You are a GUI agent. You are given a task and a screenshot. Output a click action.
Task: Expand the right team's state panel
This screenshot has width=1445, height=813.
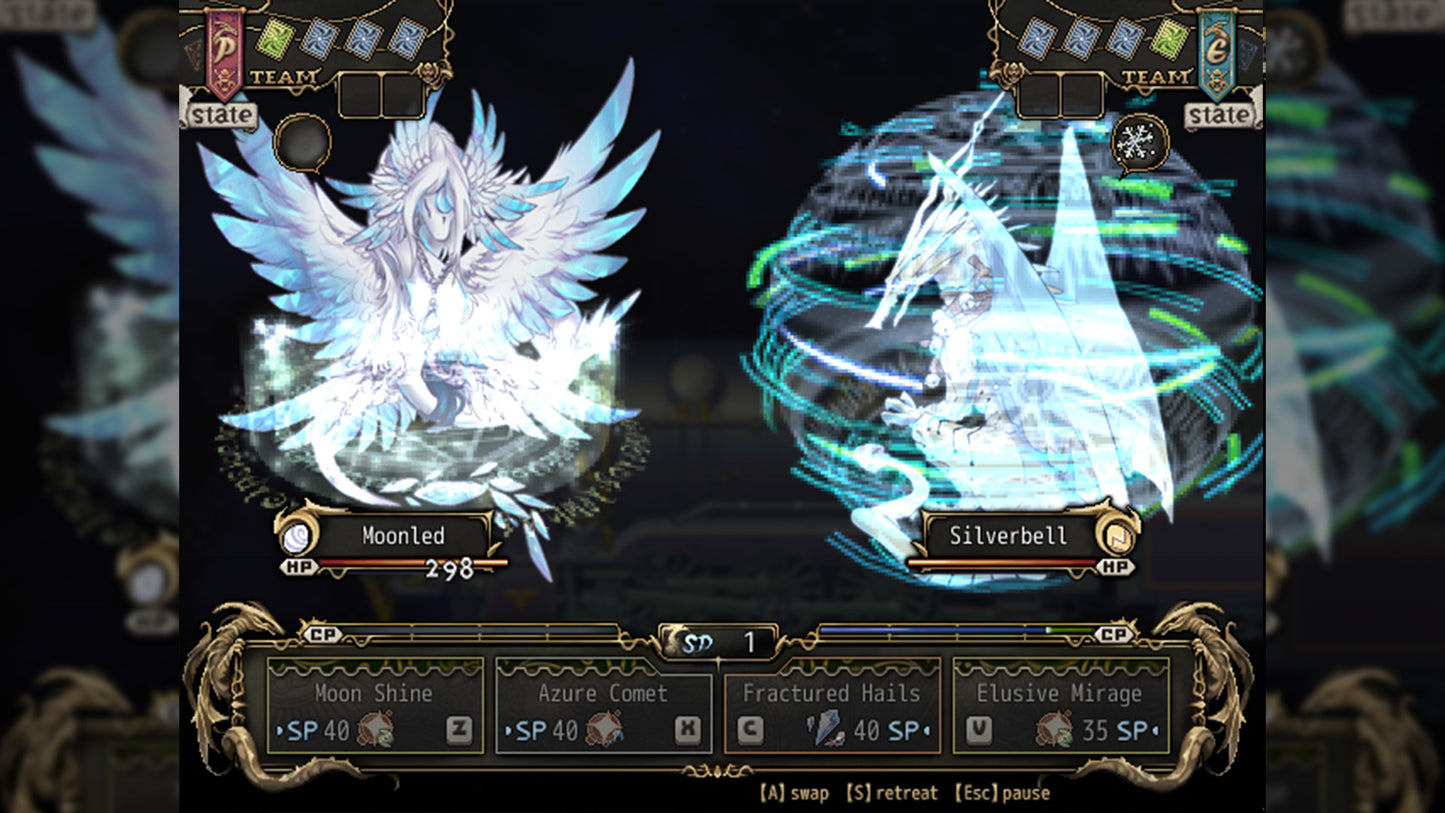click(1219, 113)
